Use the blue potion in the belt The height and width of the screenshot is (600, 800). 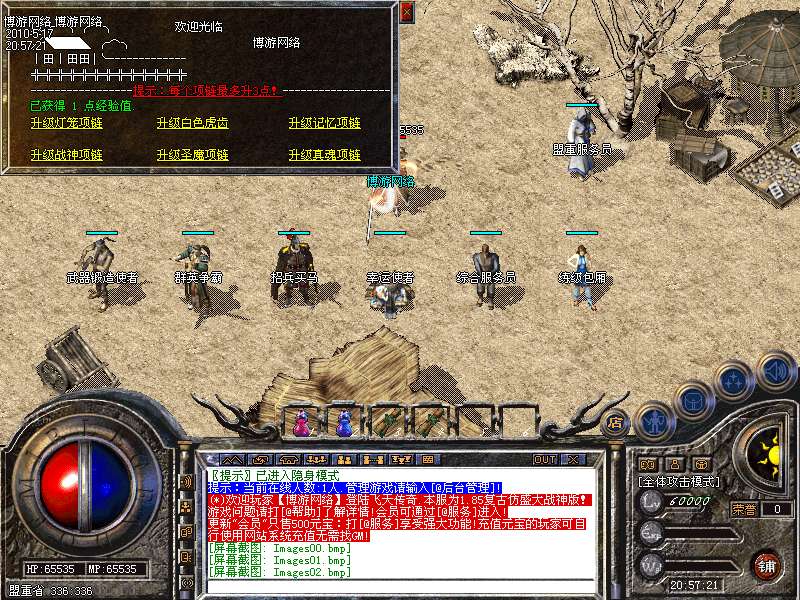(x=344, y=424)
